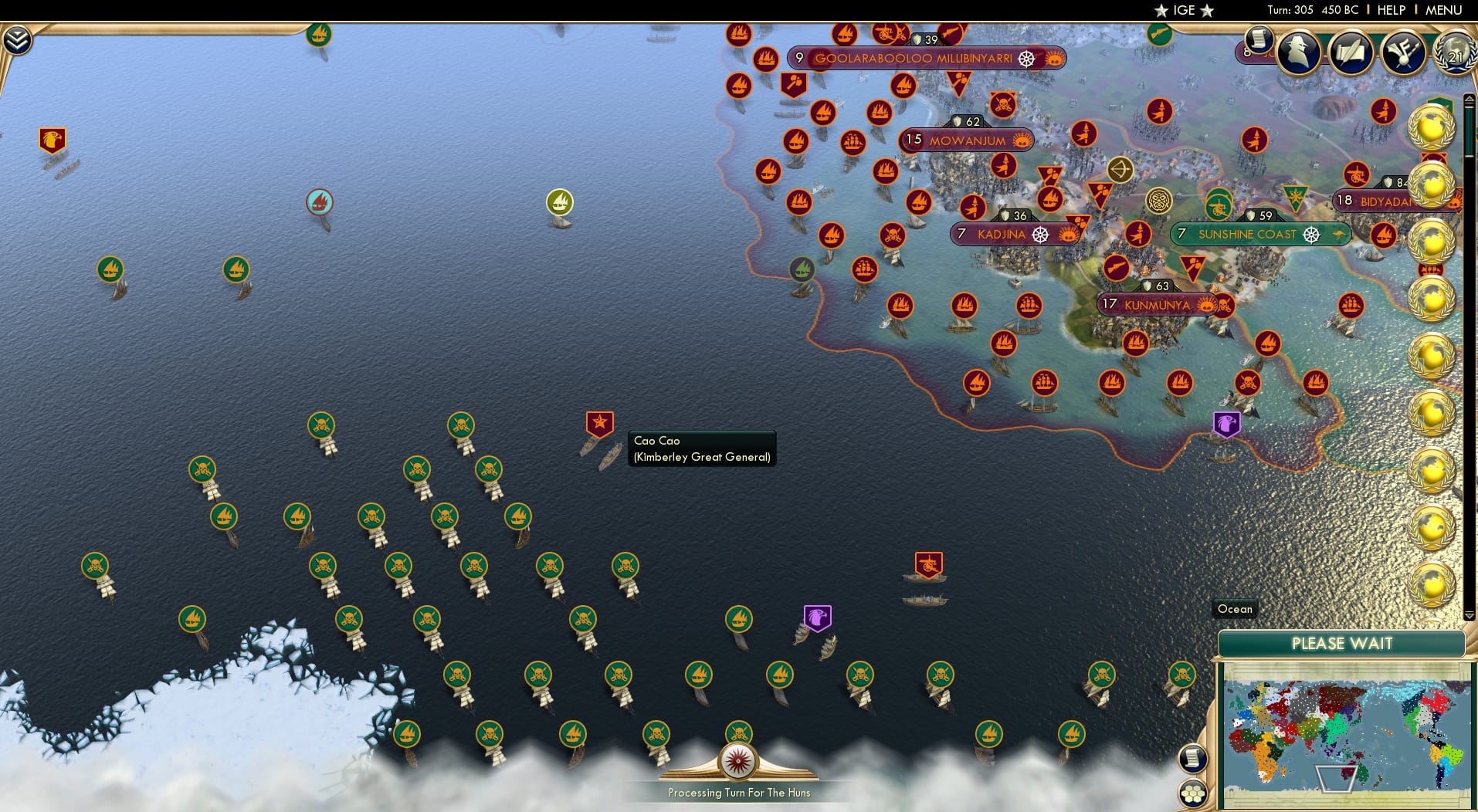
Task: Open the Great Works quill-and-scroll icon
Action: pos(1352,52)
